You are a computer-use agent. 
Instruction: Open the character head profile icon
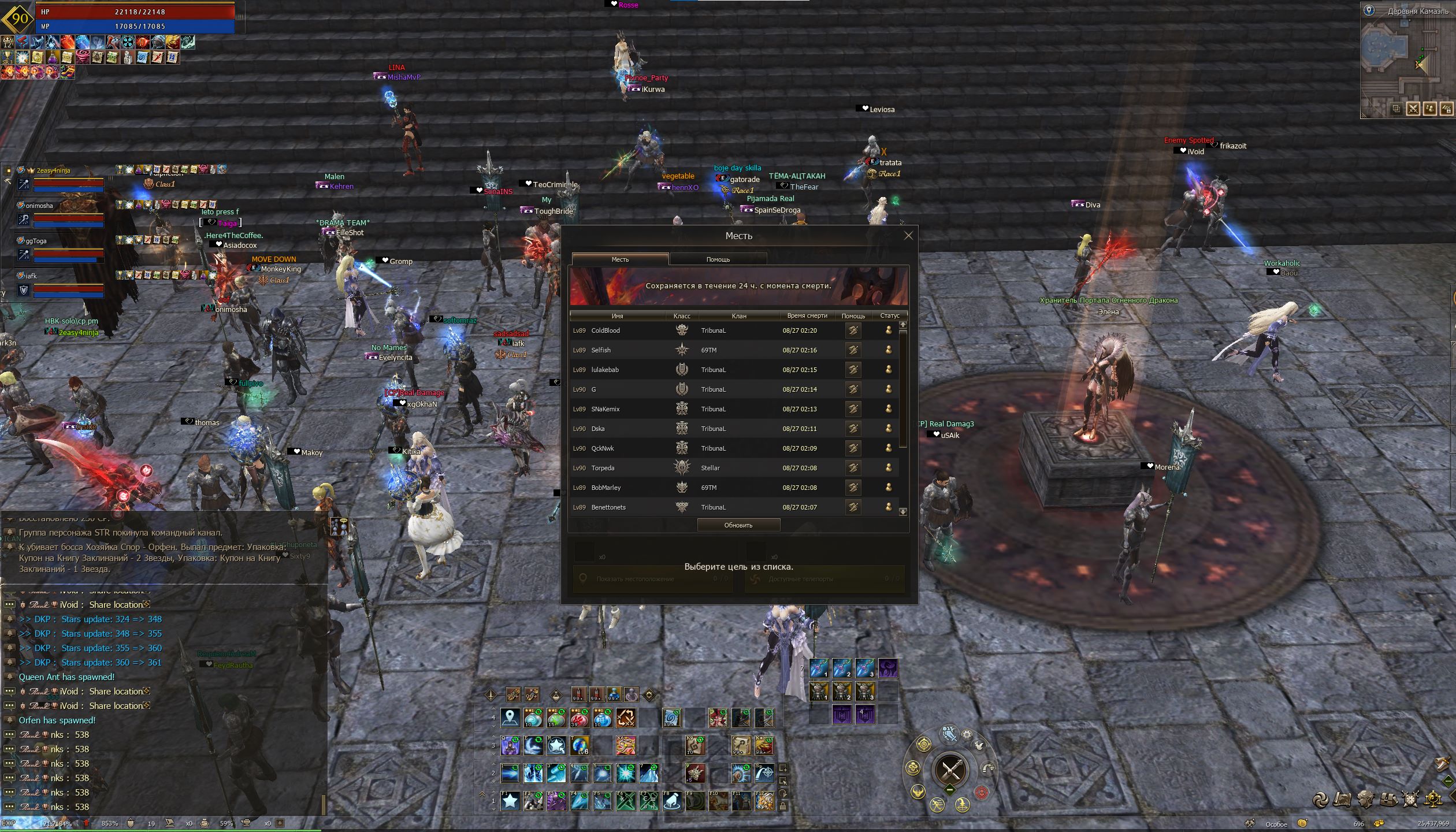click(x=1365, y=799)
